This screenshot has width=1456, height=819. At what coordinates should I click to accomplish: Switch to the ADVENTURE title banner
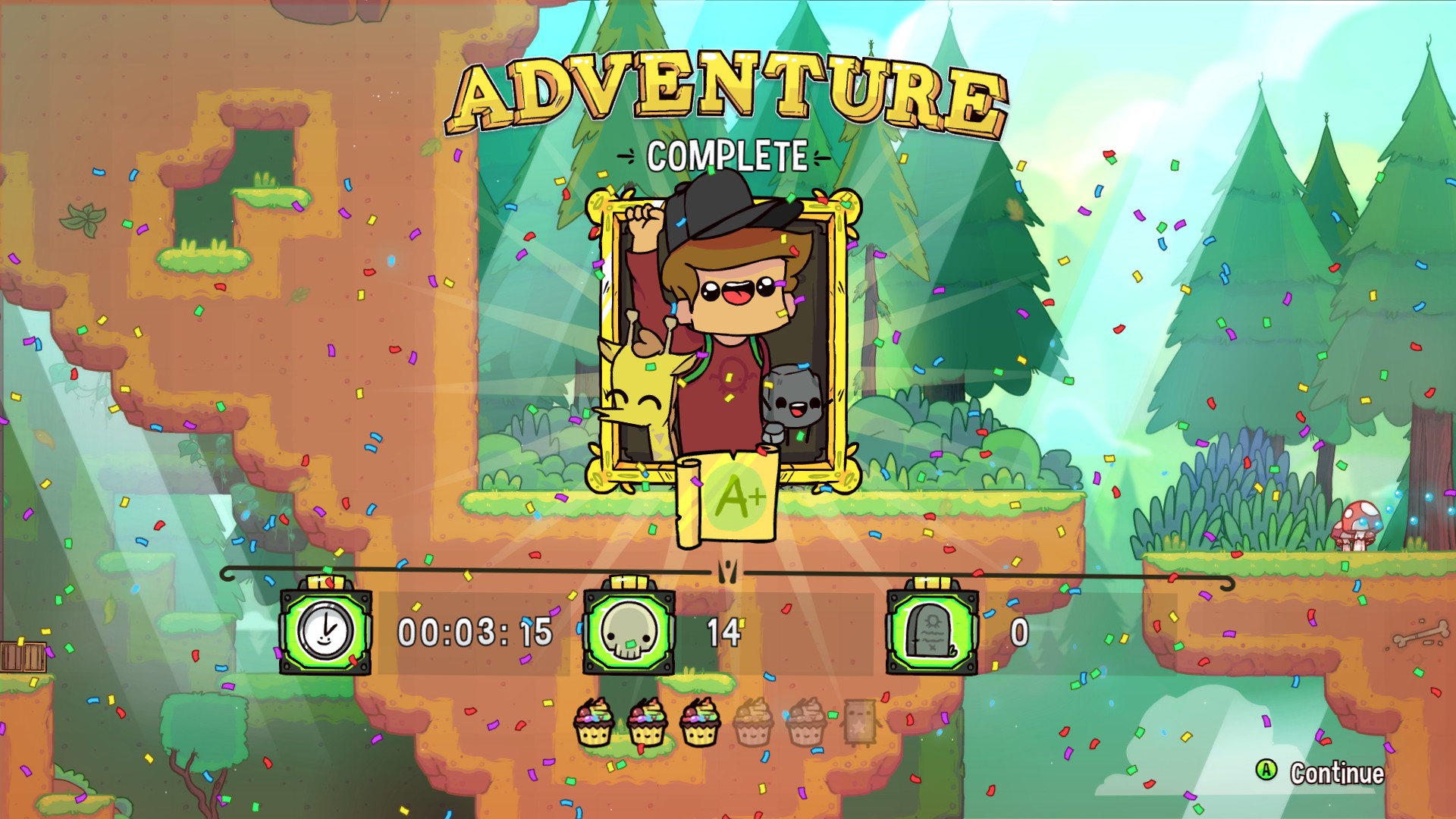[726, 87]
